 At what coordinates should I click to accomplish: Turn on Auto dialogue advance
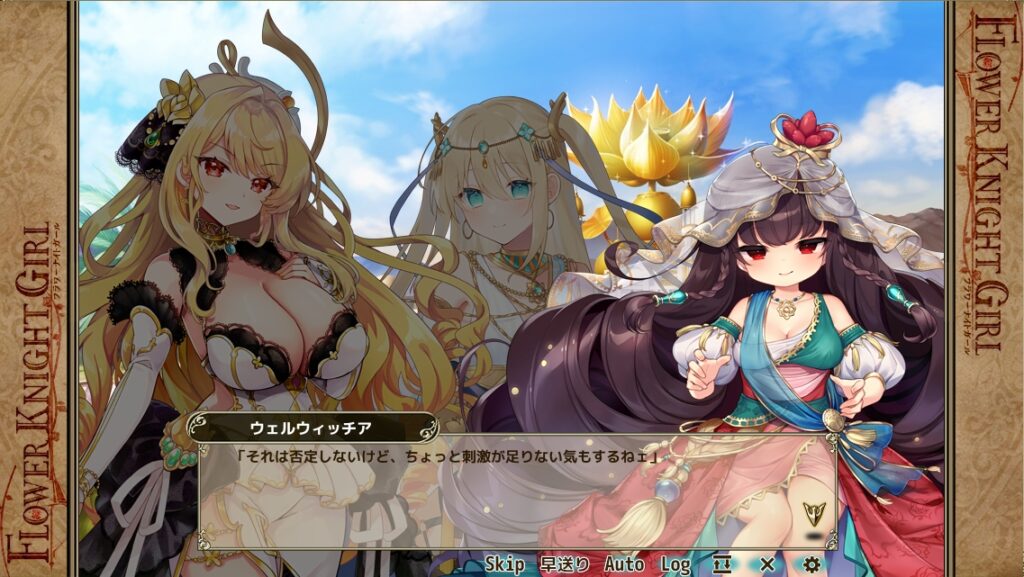pyautogui.click(x=624, y=565)
